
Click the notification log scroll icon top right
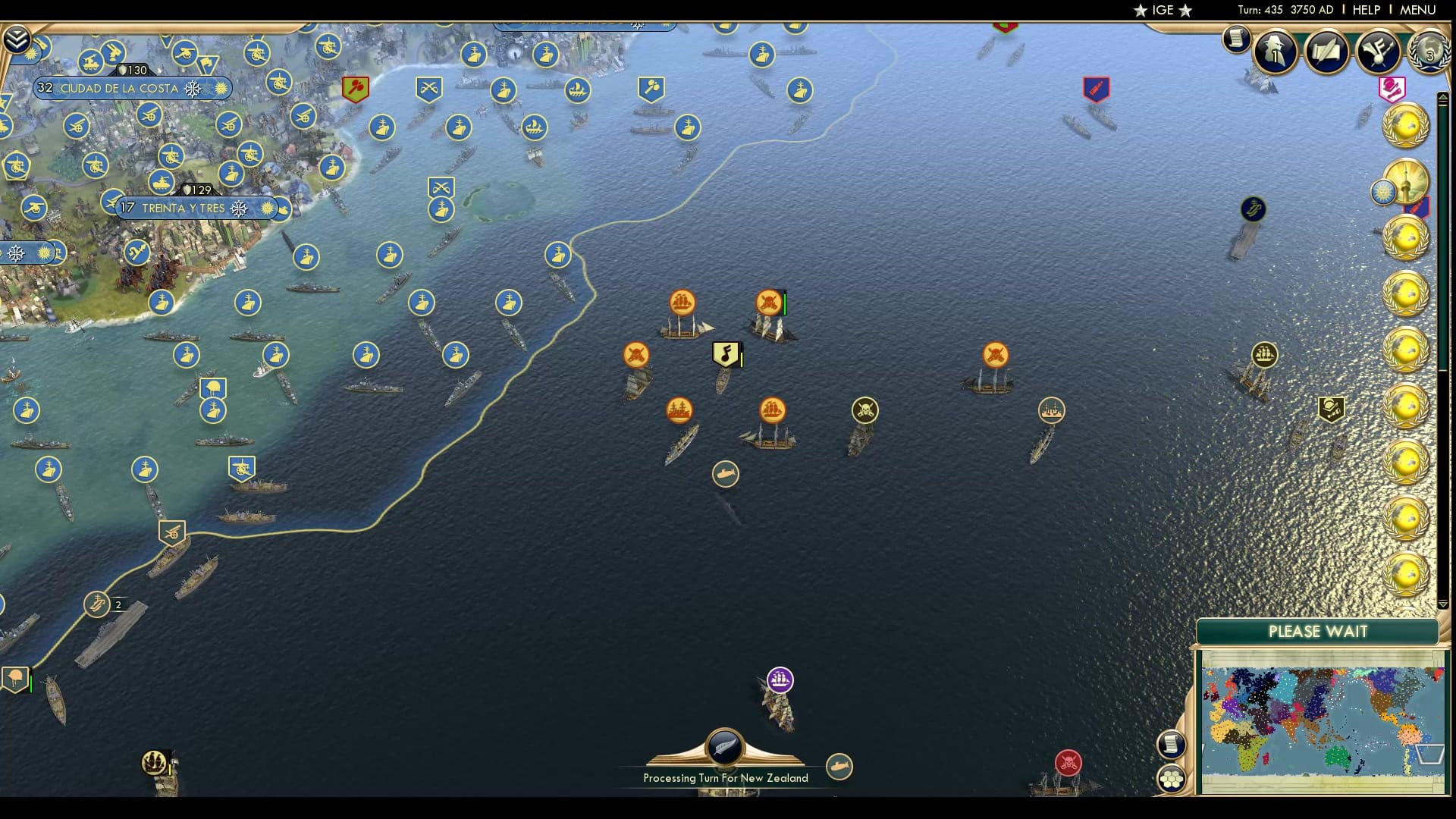[x=1236, y=39]
